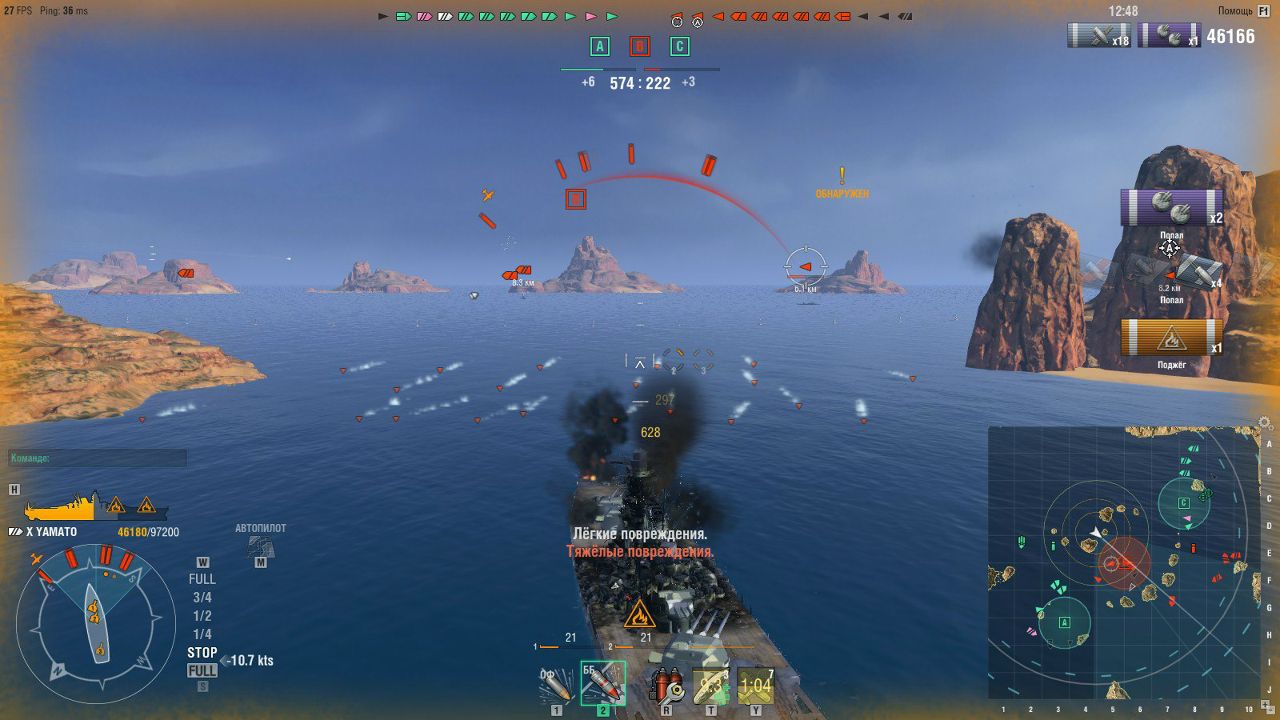Screen dimensions: 1280x720
Task: Click the purple x1 citadel ribbon counter
Action: [1170, 35]
